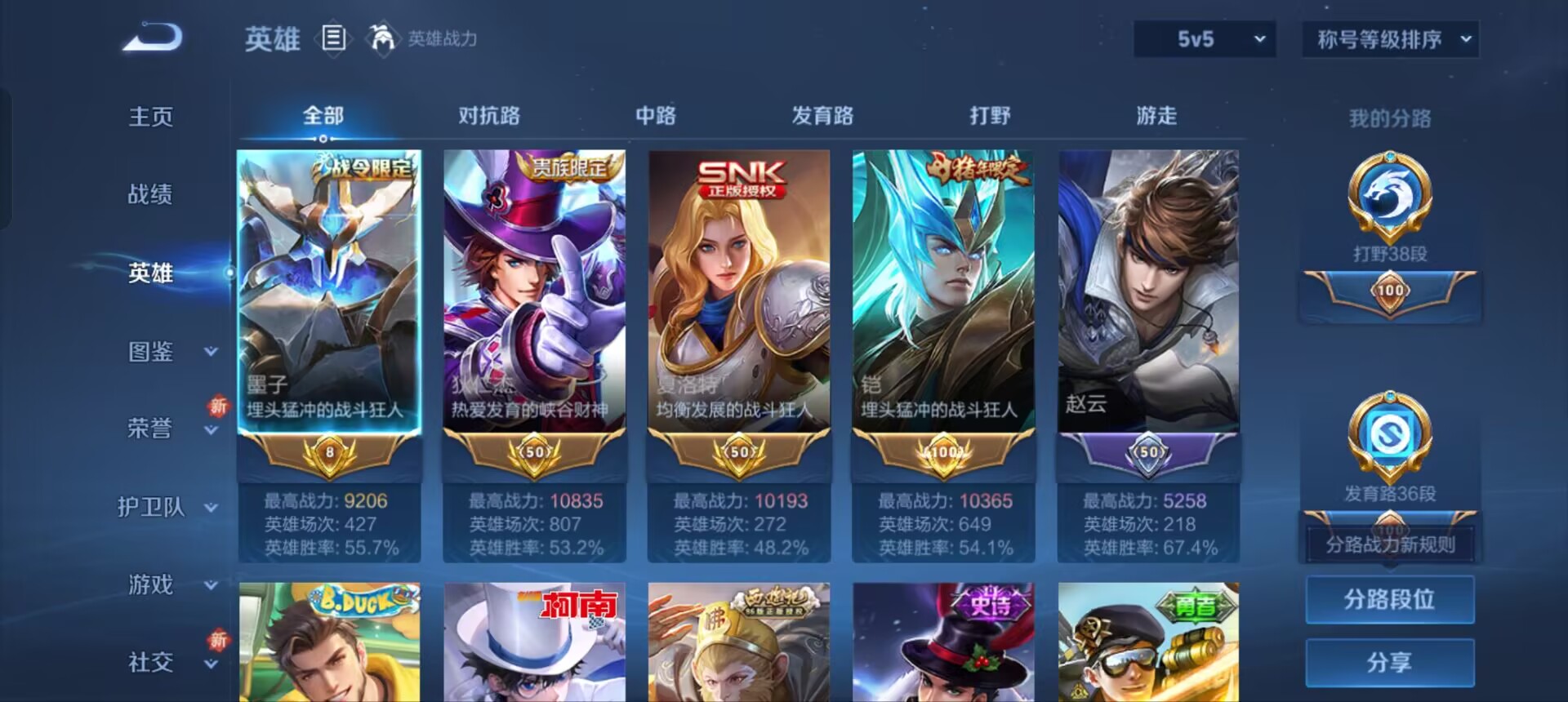The image size is (1568, 702).
Task: Open the 5v5 mode dropdown
Action: [x=1204, y=38]
